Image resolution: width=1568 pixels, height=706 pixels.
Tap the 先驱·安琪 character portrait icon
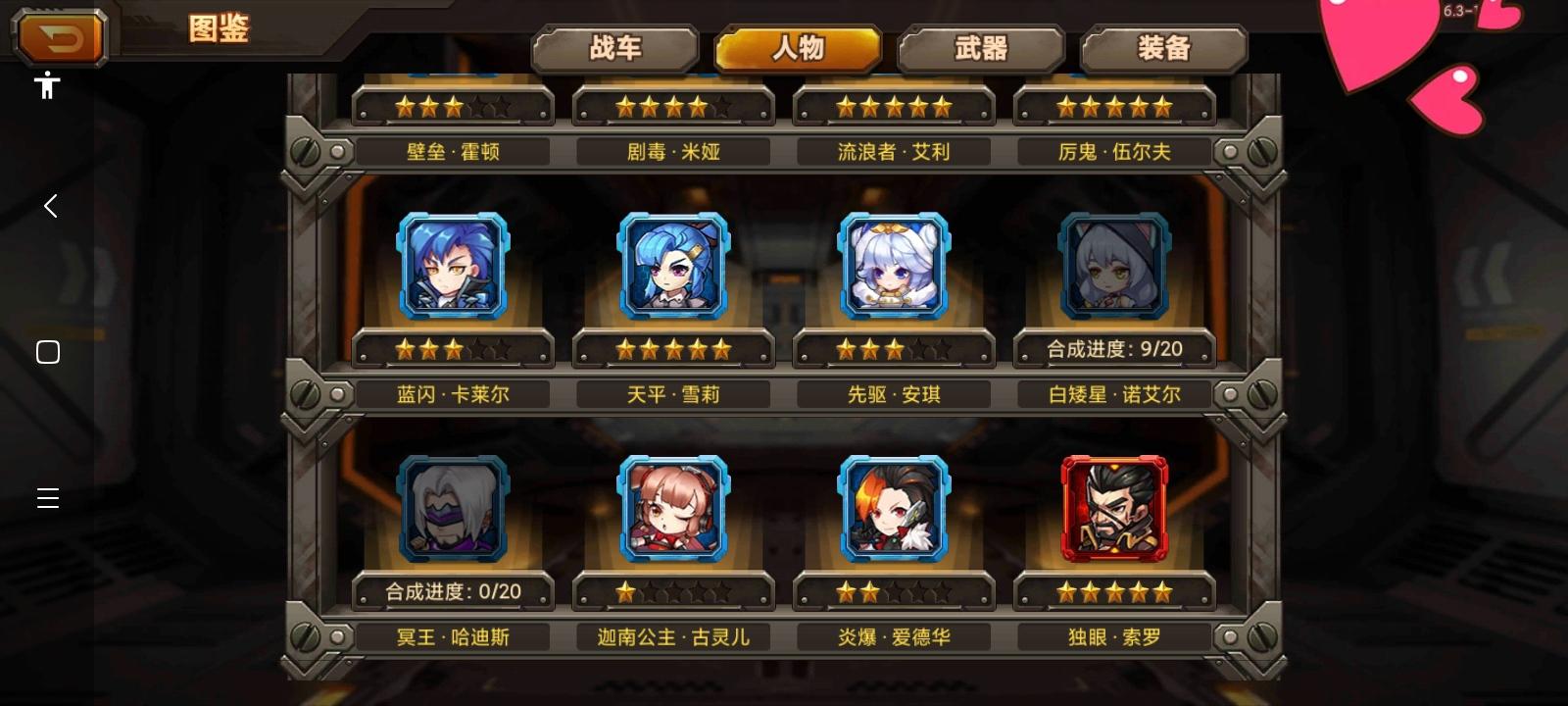(x=894, y=265)
